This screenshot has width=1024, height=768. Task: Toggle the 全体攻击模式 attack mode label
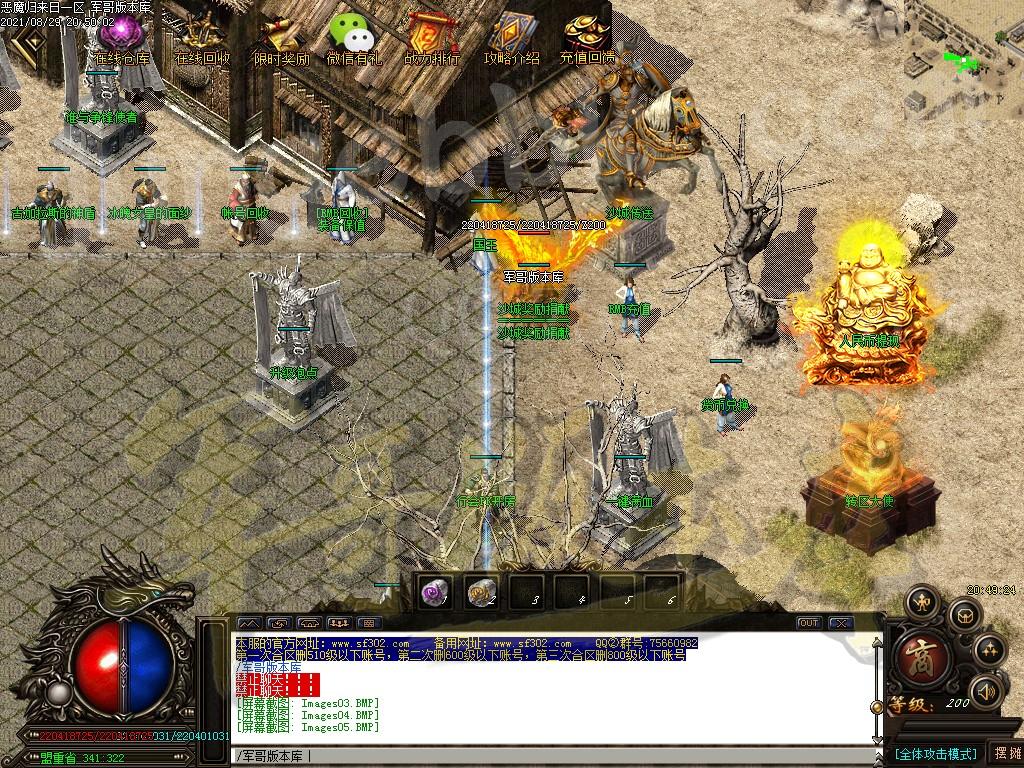pyautogui.click(x=935, y=753)
